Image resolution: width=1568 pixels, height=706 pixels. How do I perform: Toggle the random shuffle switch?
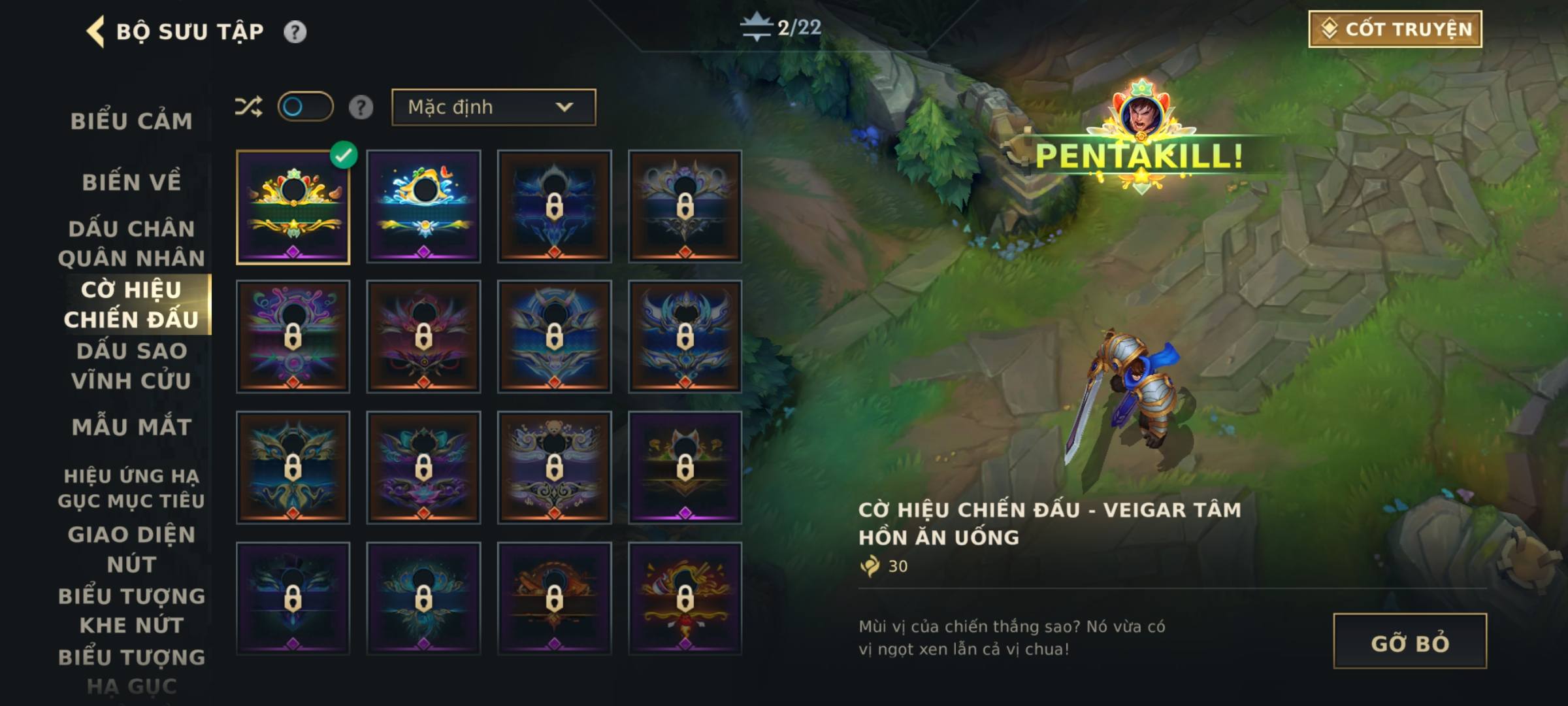pos(305,107)
